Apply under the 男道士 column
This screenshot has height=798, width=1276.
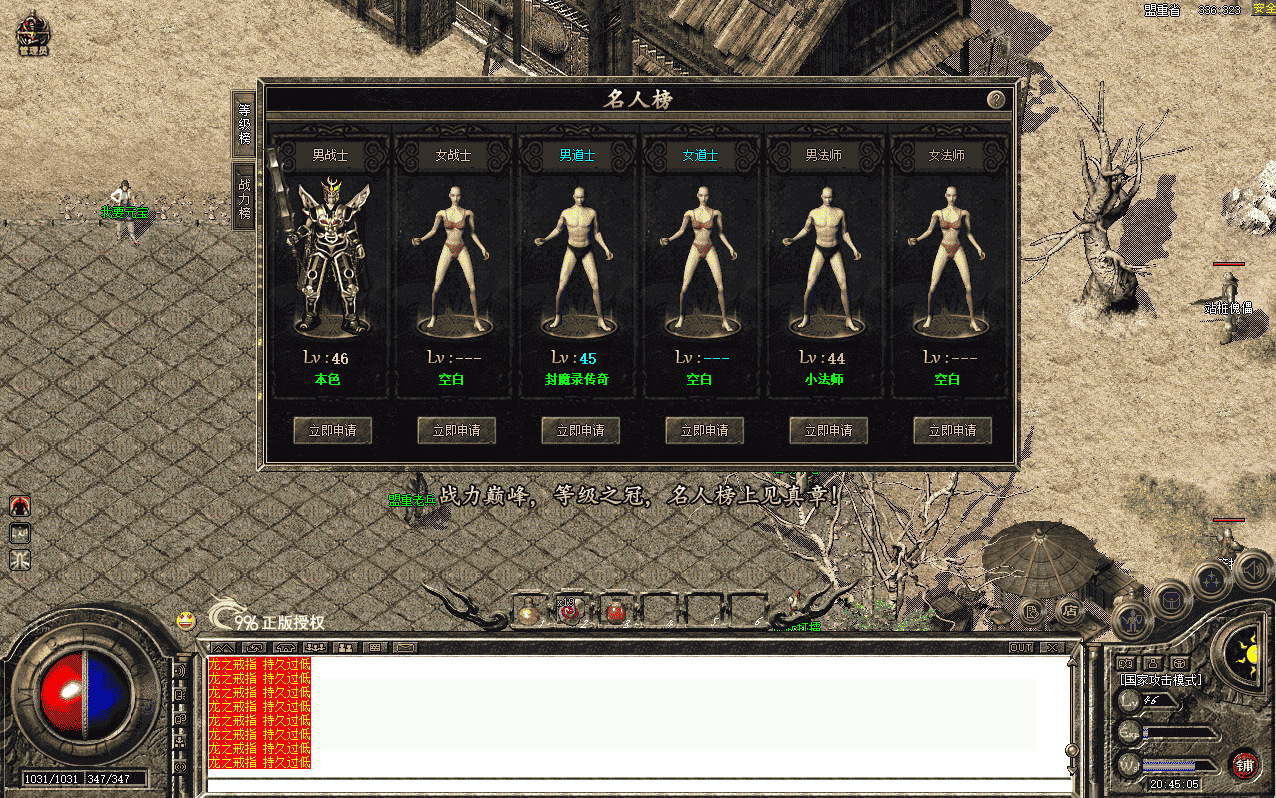pyautogui.click(x=580, y=430)
